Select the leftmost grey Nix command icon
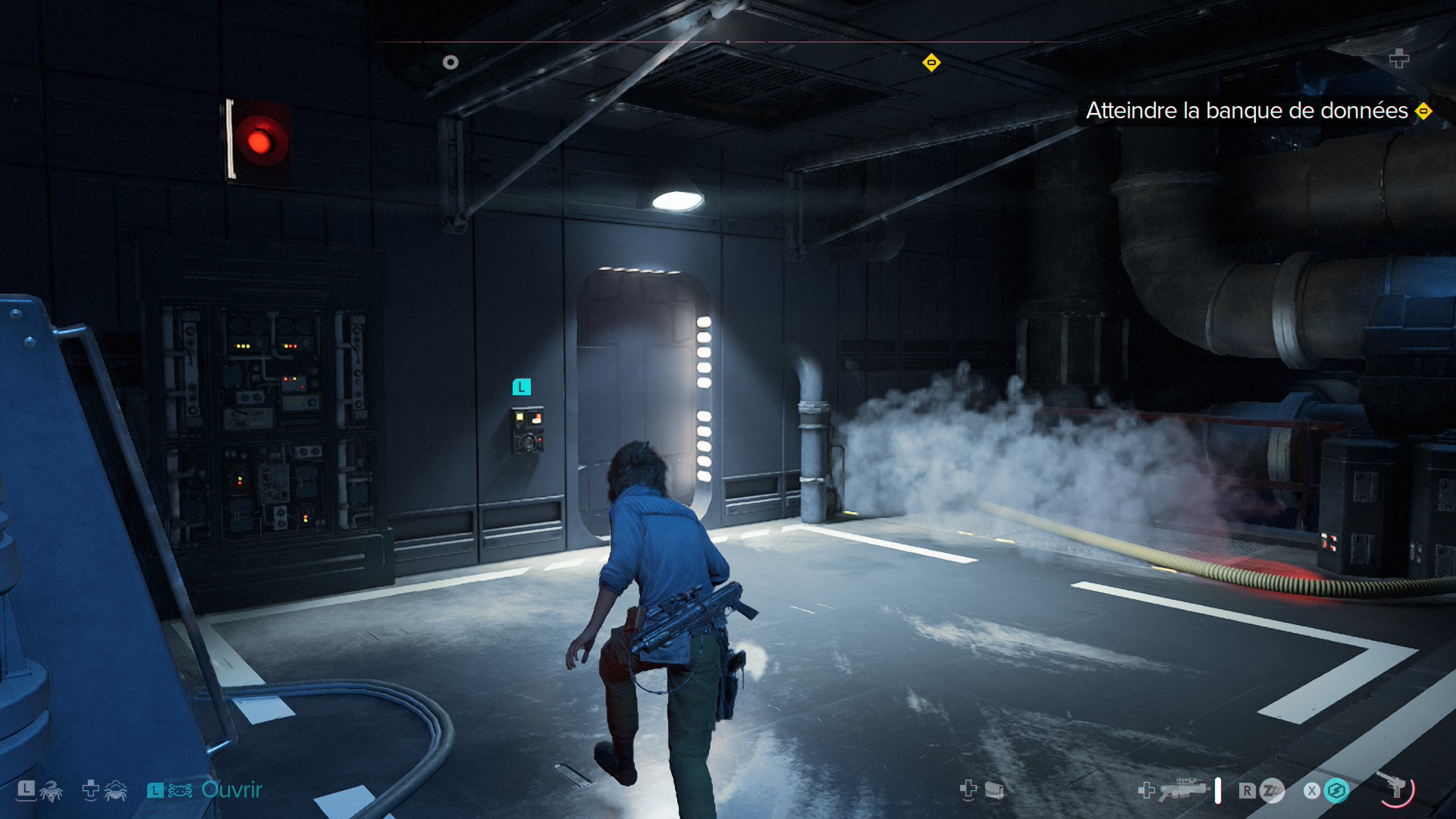This screenshot has height=819, width=1456. click(50, 792)
